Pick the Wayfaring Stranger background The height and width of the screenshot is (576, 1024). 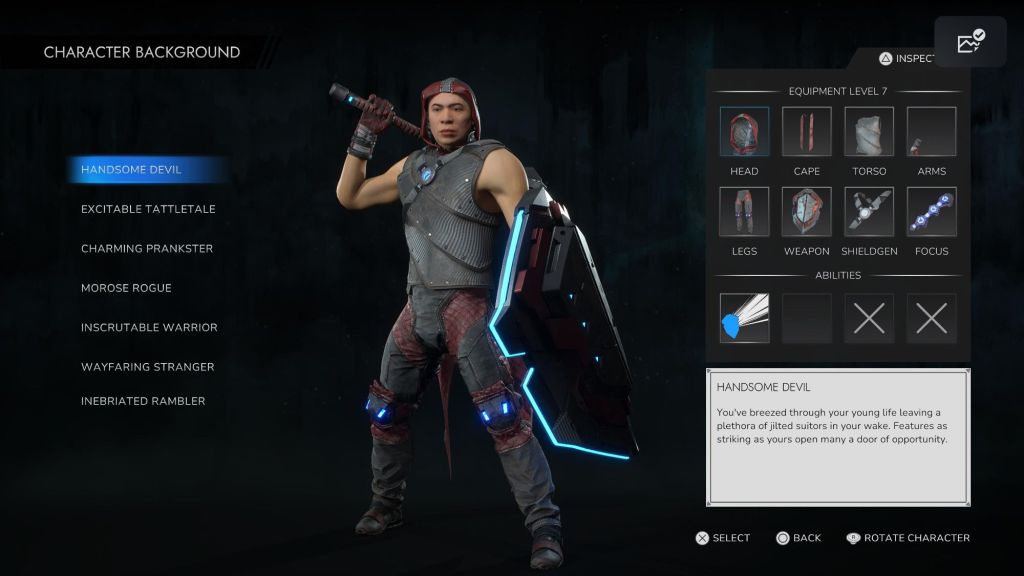coord(148,367)
